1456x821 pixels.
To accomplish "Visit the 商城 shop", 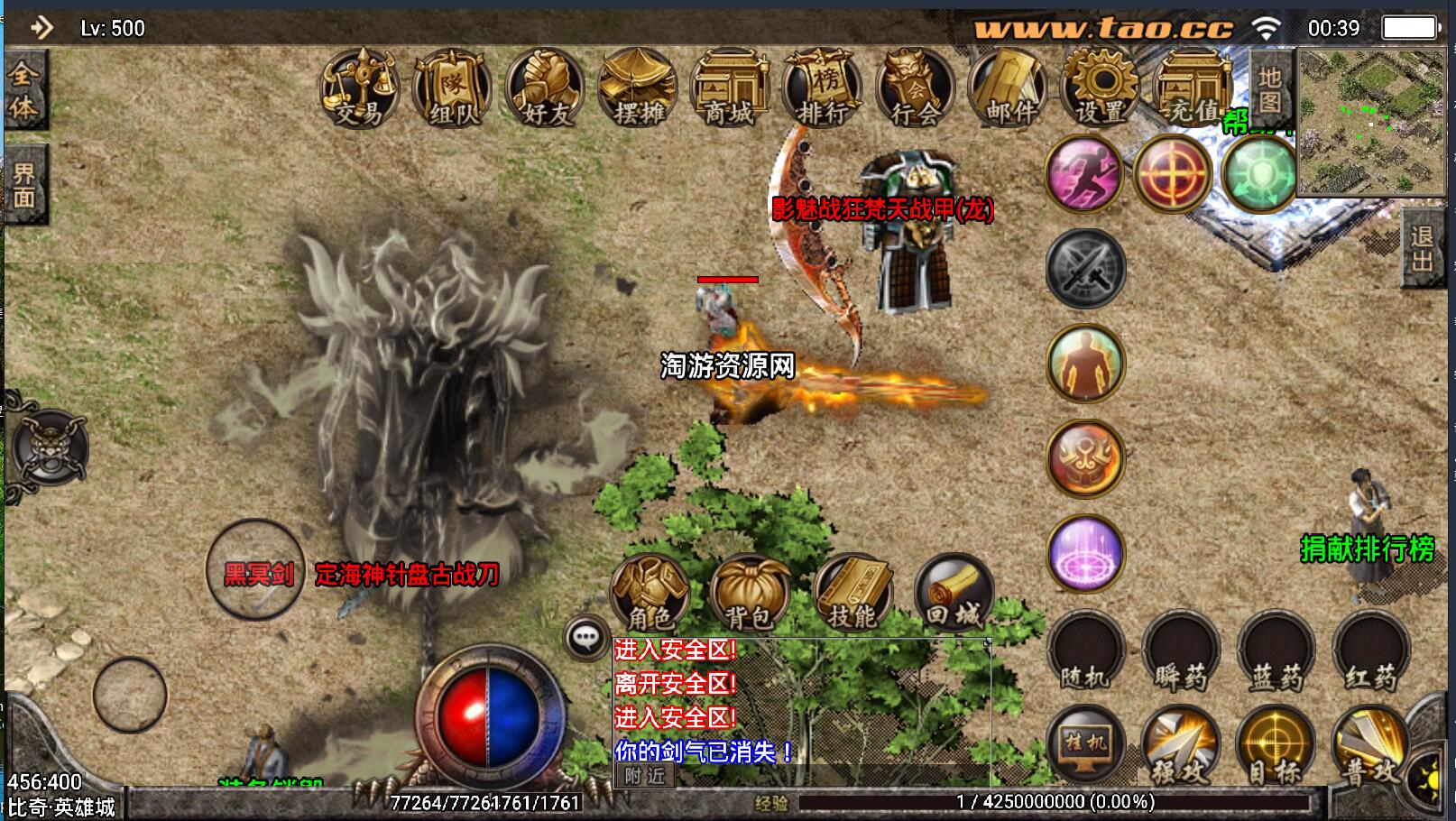I will (730, 89).
